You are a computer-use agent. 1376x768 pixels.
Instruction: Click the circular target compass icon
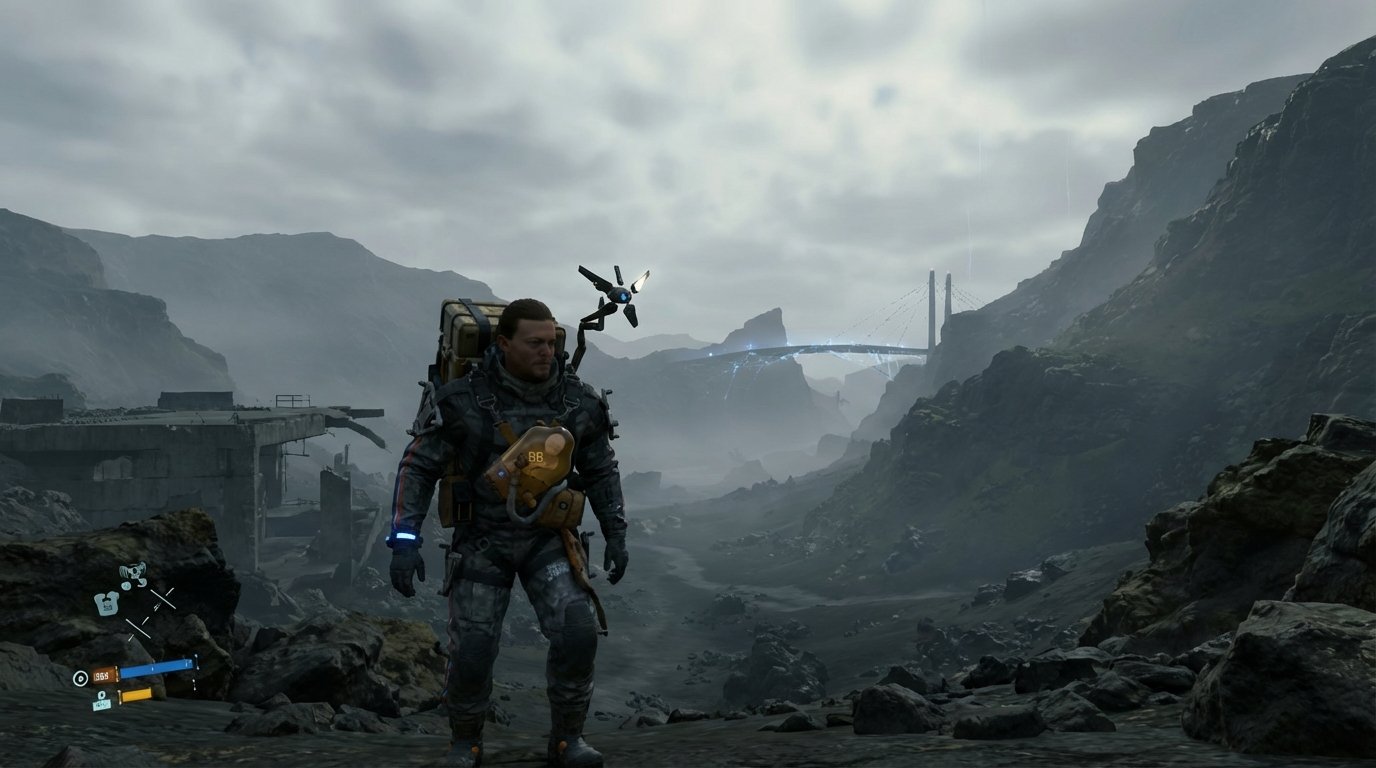point(80,677)
